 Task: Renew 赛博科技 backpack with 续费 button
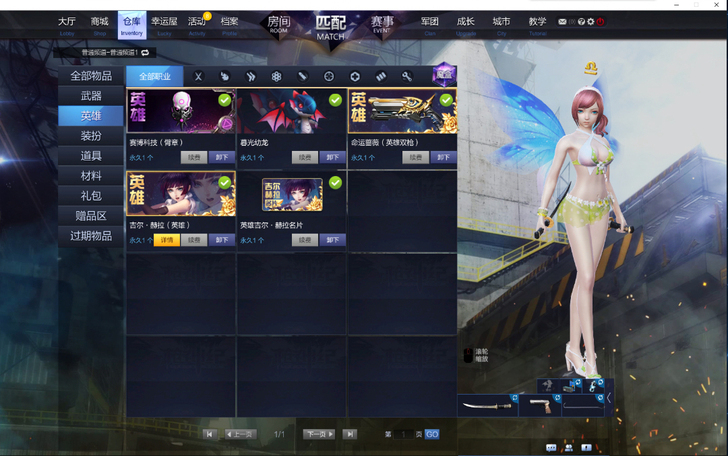pos(194,157)
